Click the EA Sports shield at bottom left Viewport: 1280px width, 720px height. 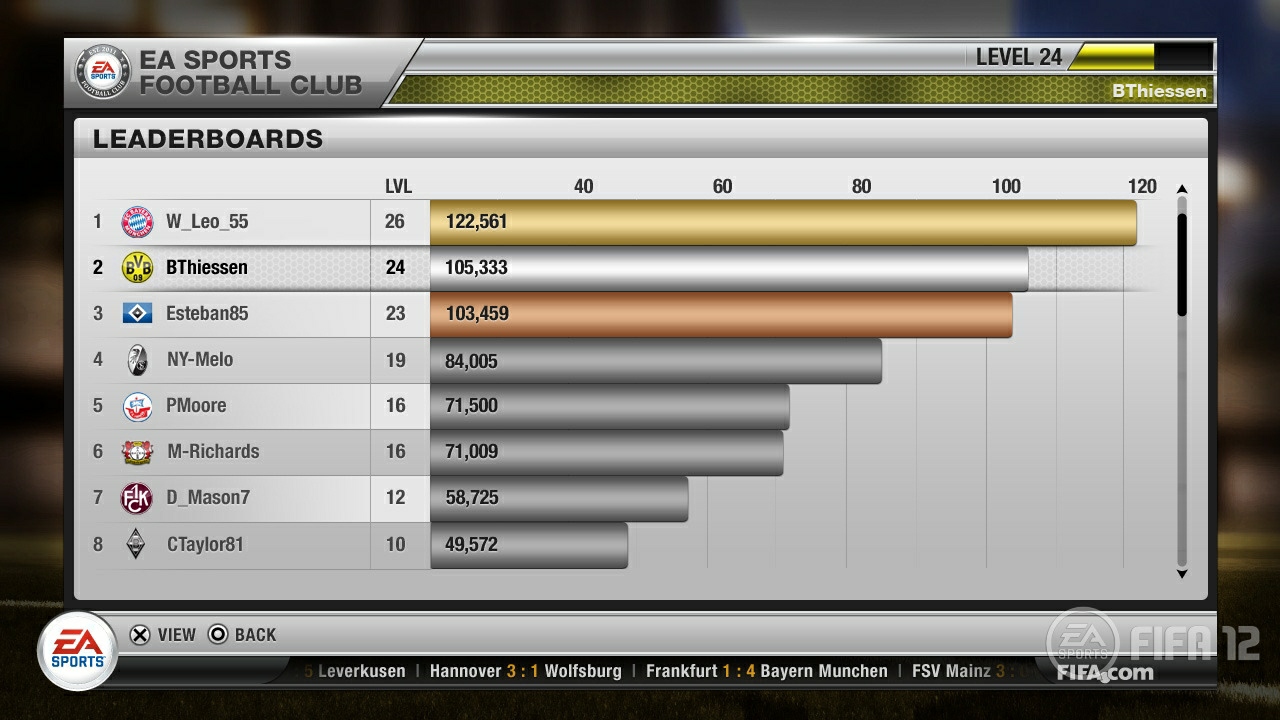77,650
